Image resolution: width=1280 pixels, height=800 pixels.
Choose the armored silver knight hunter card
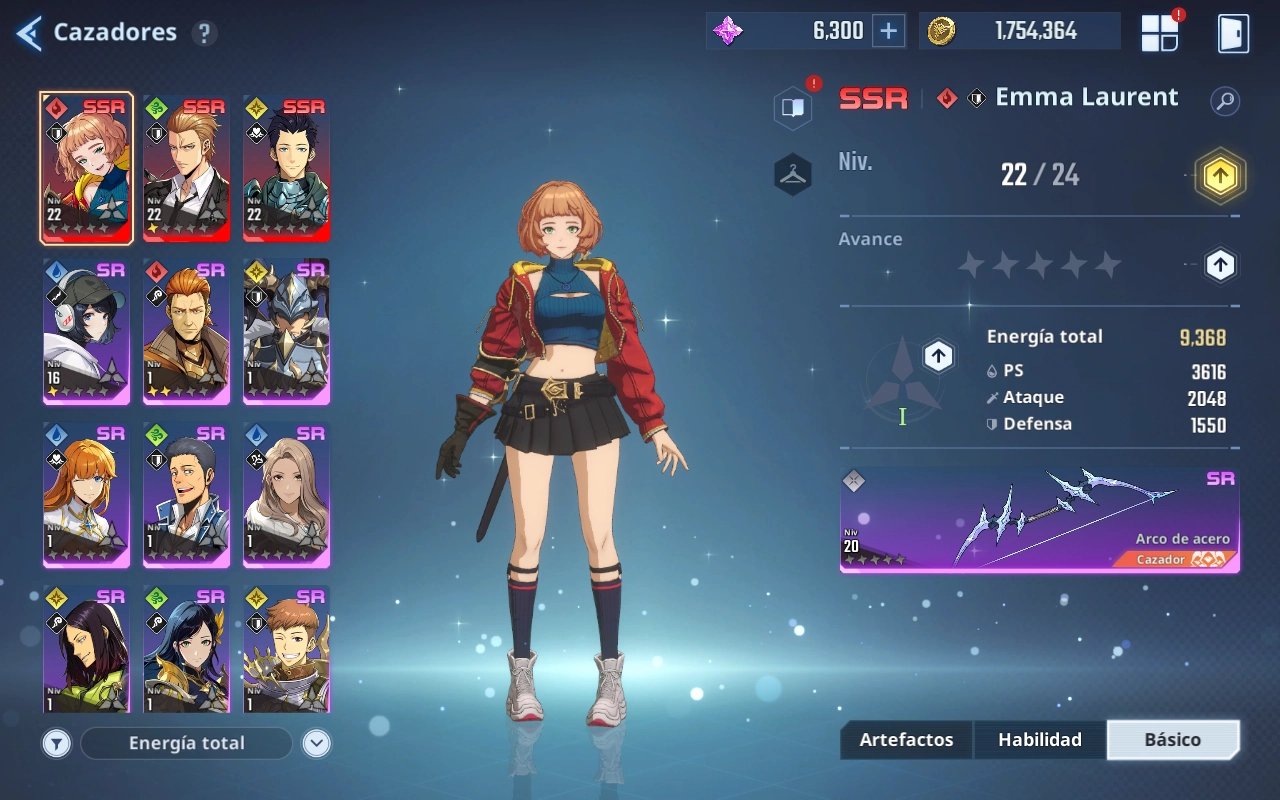coord(286,331)
